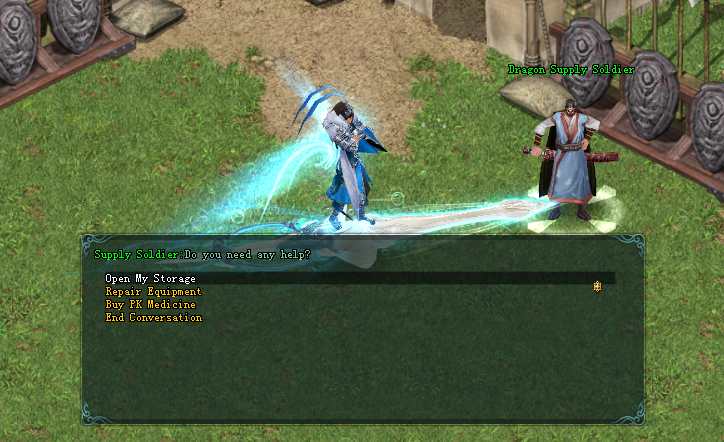724x442 pixels.
Task: Pick the Buy PK Medicine option
Action: [150, 304]
